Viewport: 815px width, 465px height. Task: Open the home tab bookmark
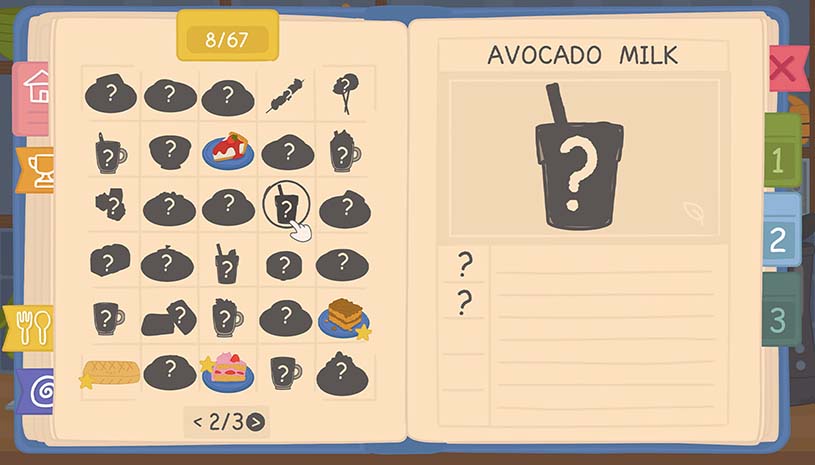(36, 87)
